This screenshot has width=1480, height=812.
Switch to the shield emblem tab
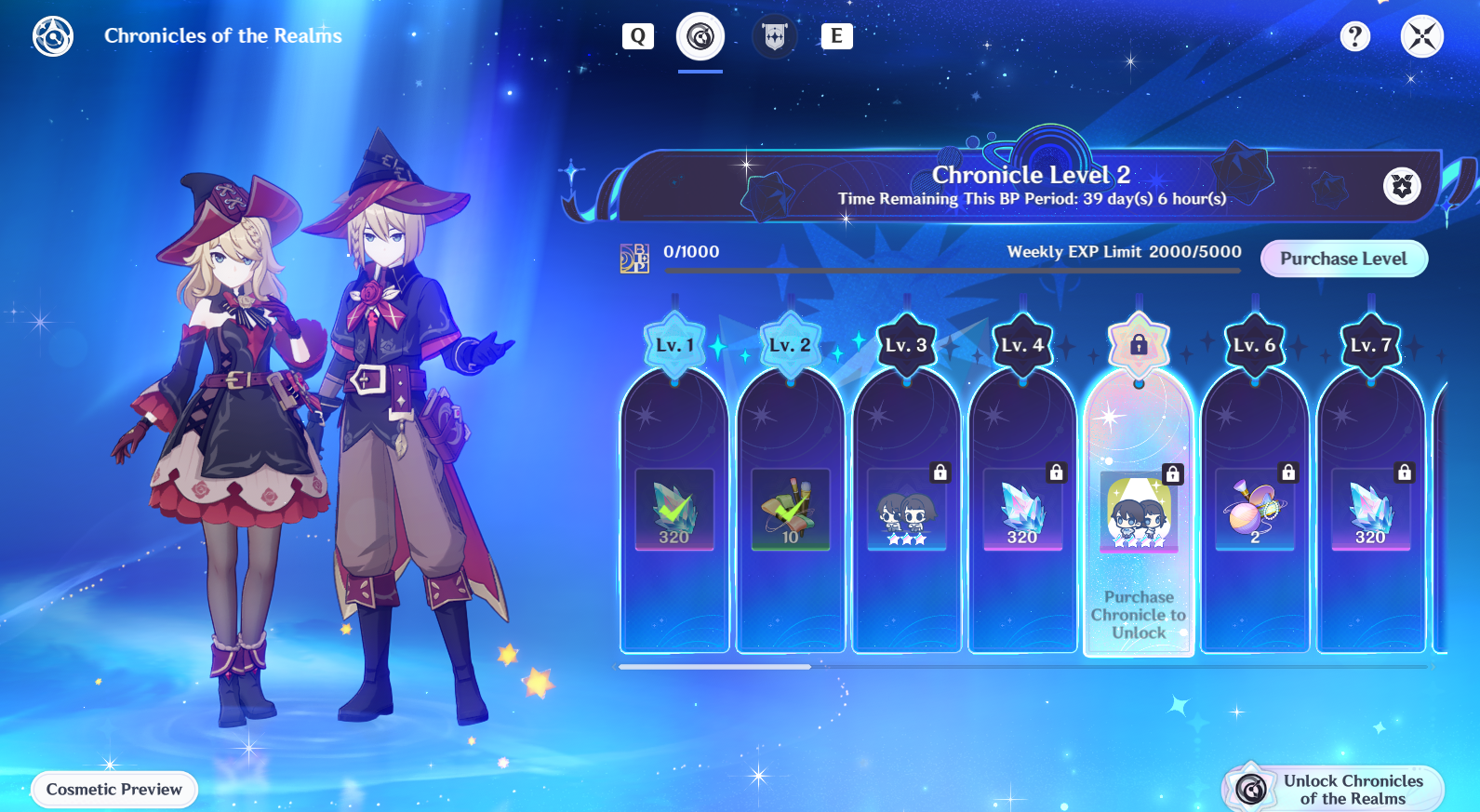774,36
